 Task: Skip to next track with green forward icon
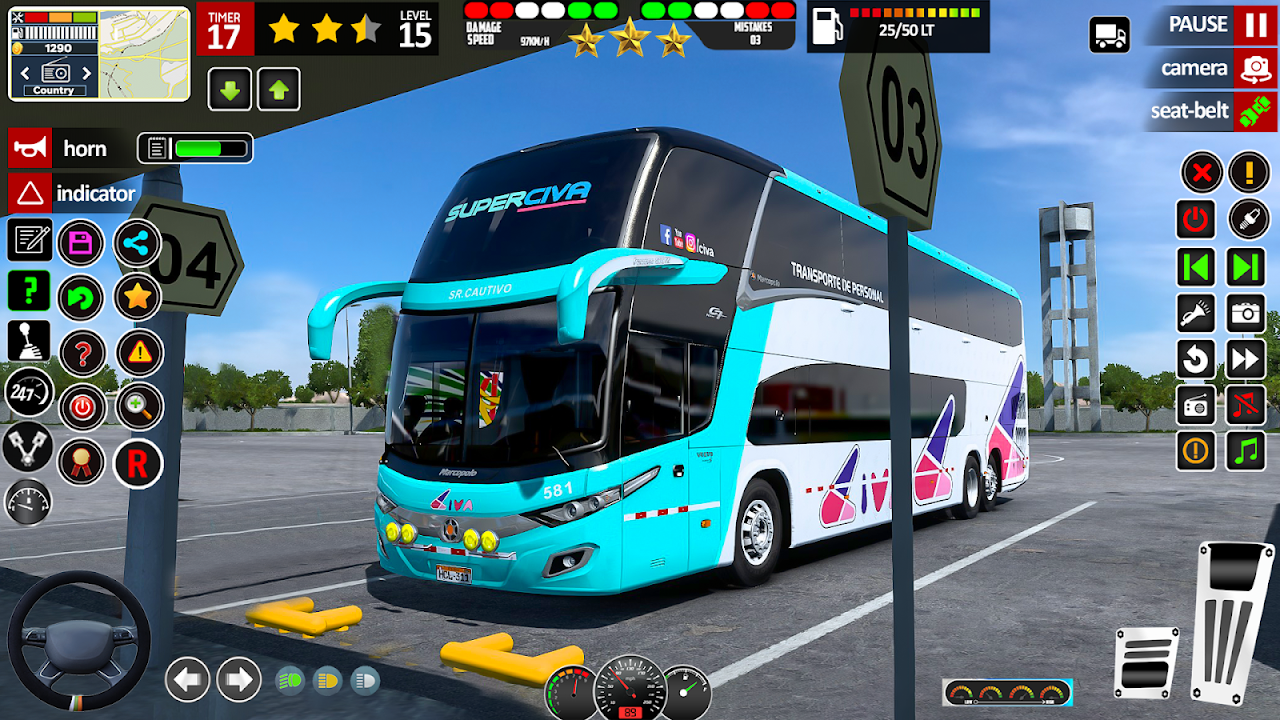point(1246,268)
